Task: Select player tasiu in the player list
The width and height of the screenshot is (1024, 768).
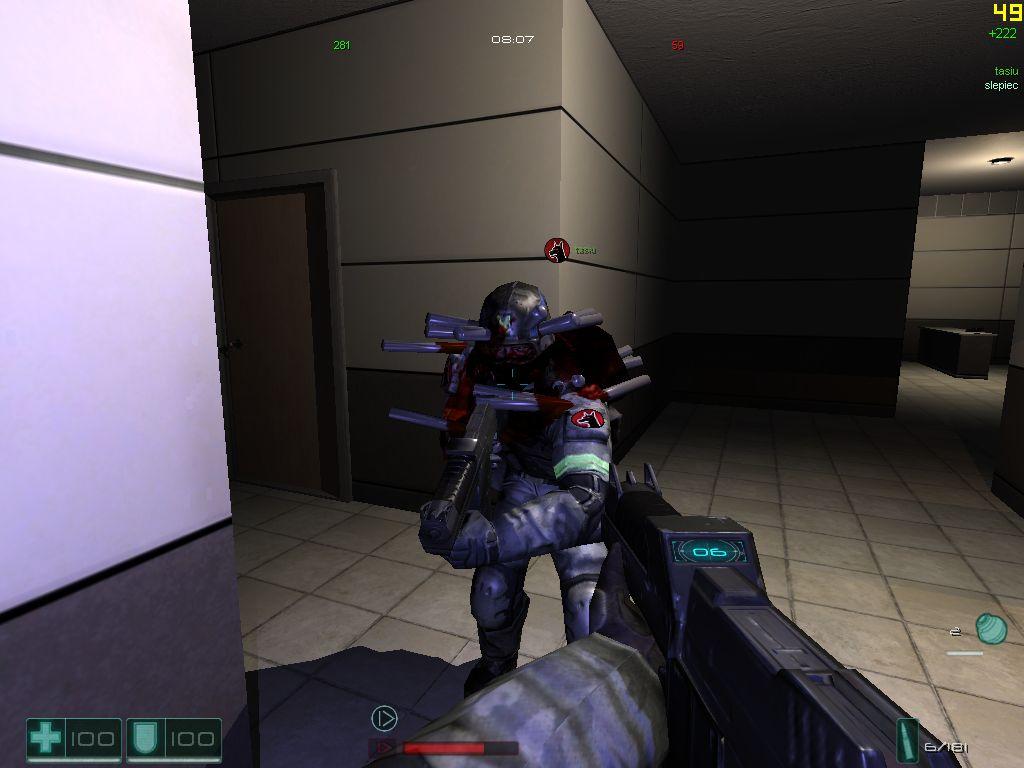Action: [x=1005, y=71]
